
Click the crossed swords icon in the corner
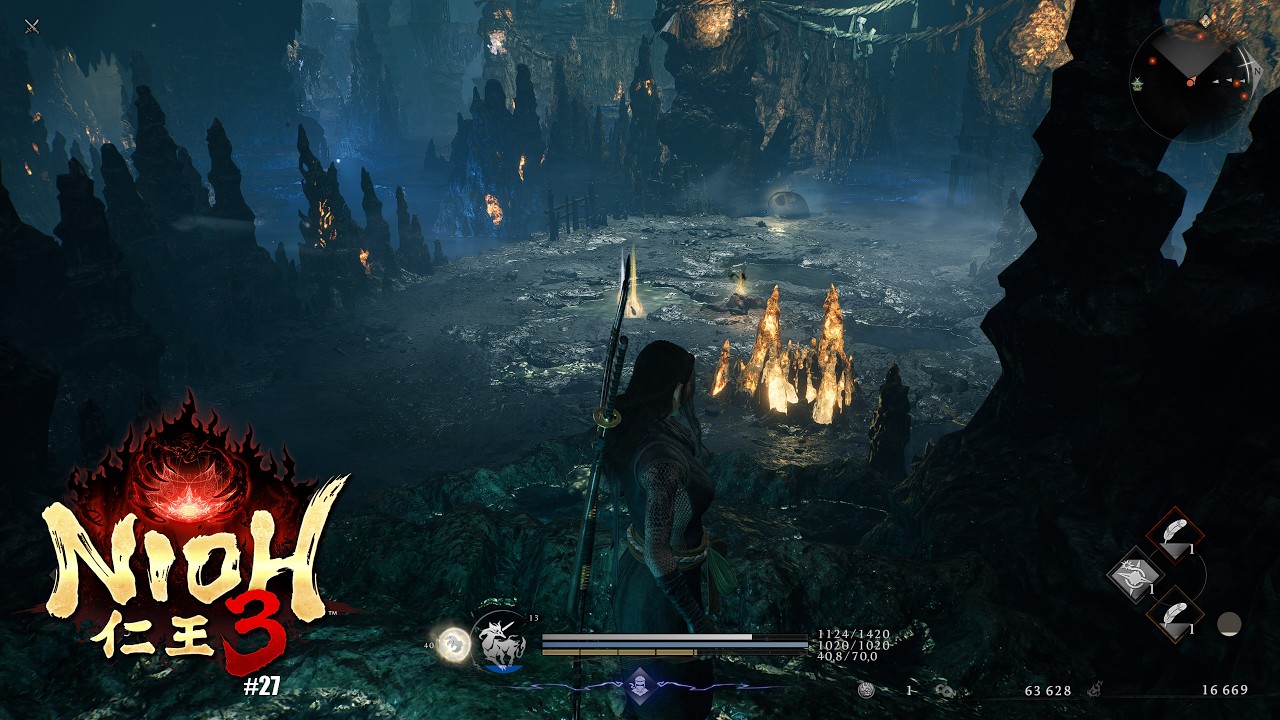tap(32, 26)
